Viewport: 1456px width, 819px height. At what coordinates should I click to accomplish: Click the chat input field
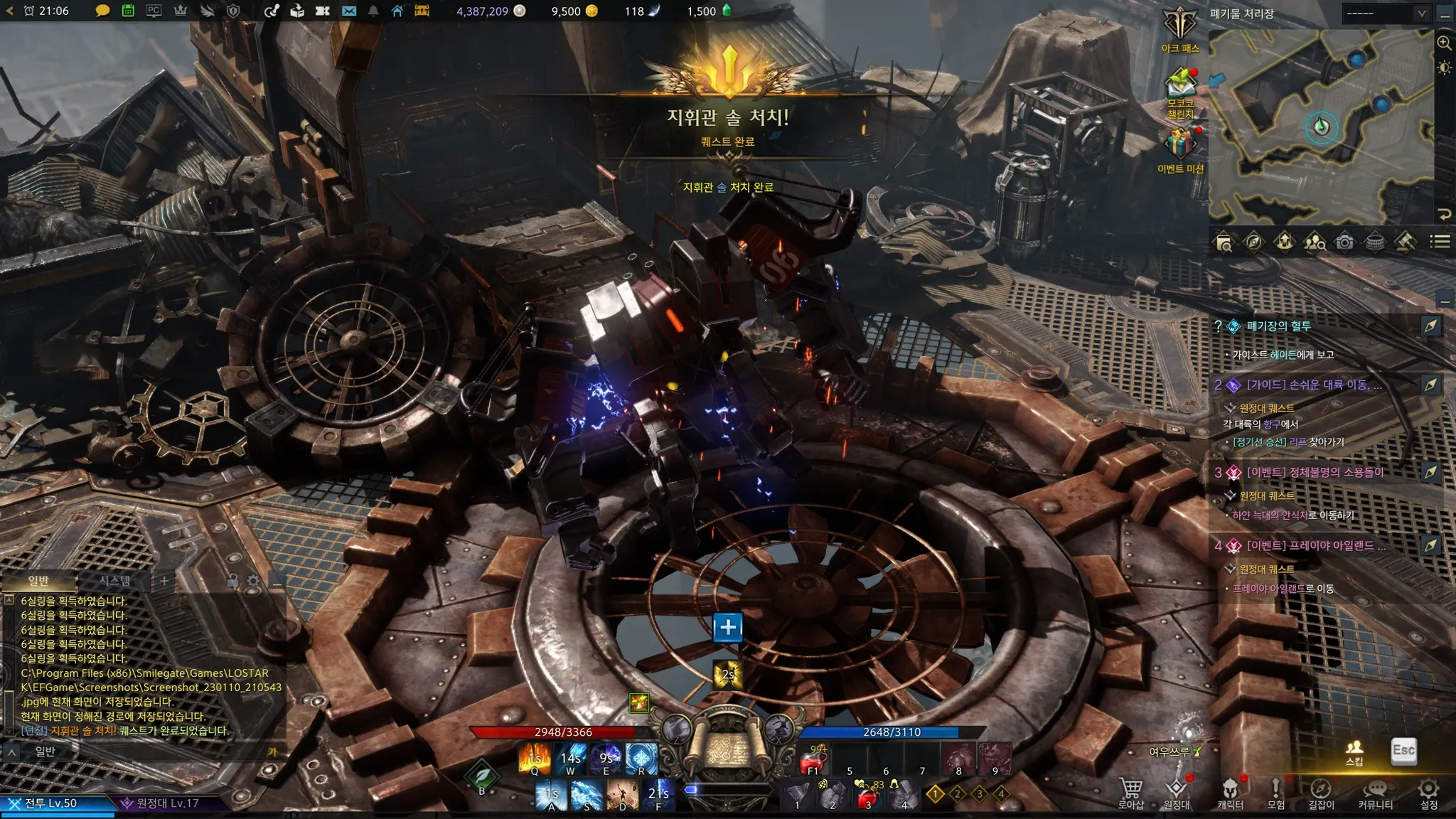coord(156,751)
